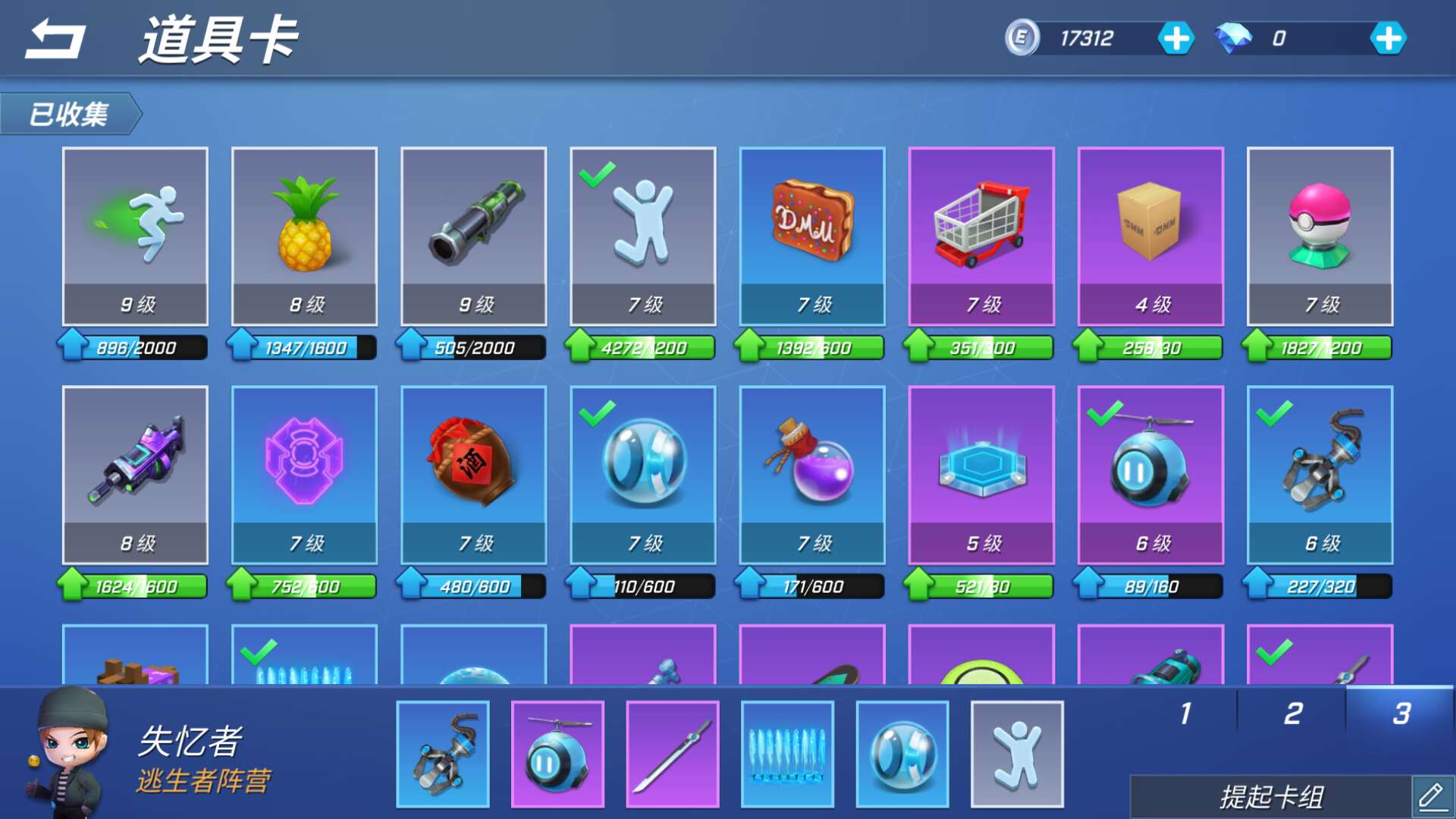Viewport: 1456px width, 819px height.
Task: Select the green sprint runner card
Action: coord(135,235)
